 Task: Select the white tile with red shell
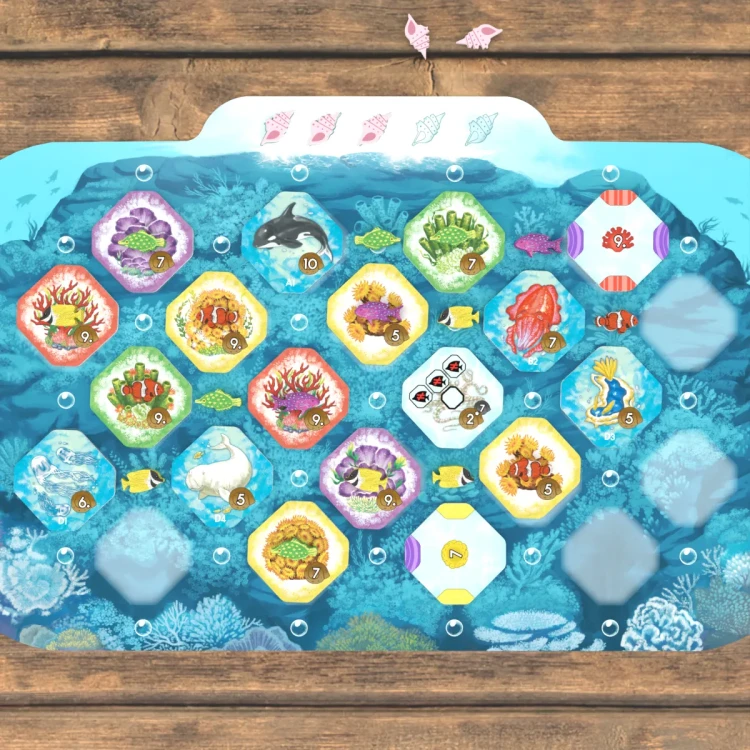pyautogui.click(x=616, y=241)
